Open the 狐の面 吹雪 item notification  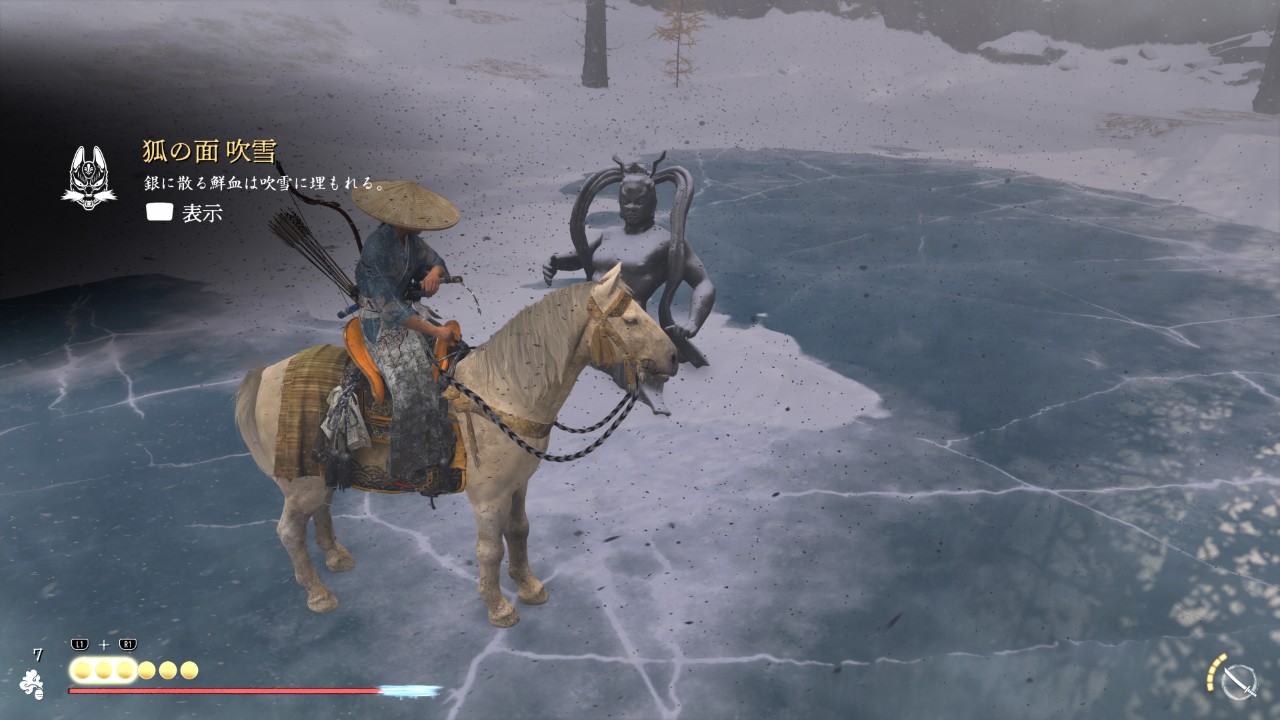(x=209, y=152)
